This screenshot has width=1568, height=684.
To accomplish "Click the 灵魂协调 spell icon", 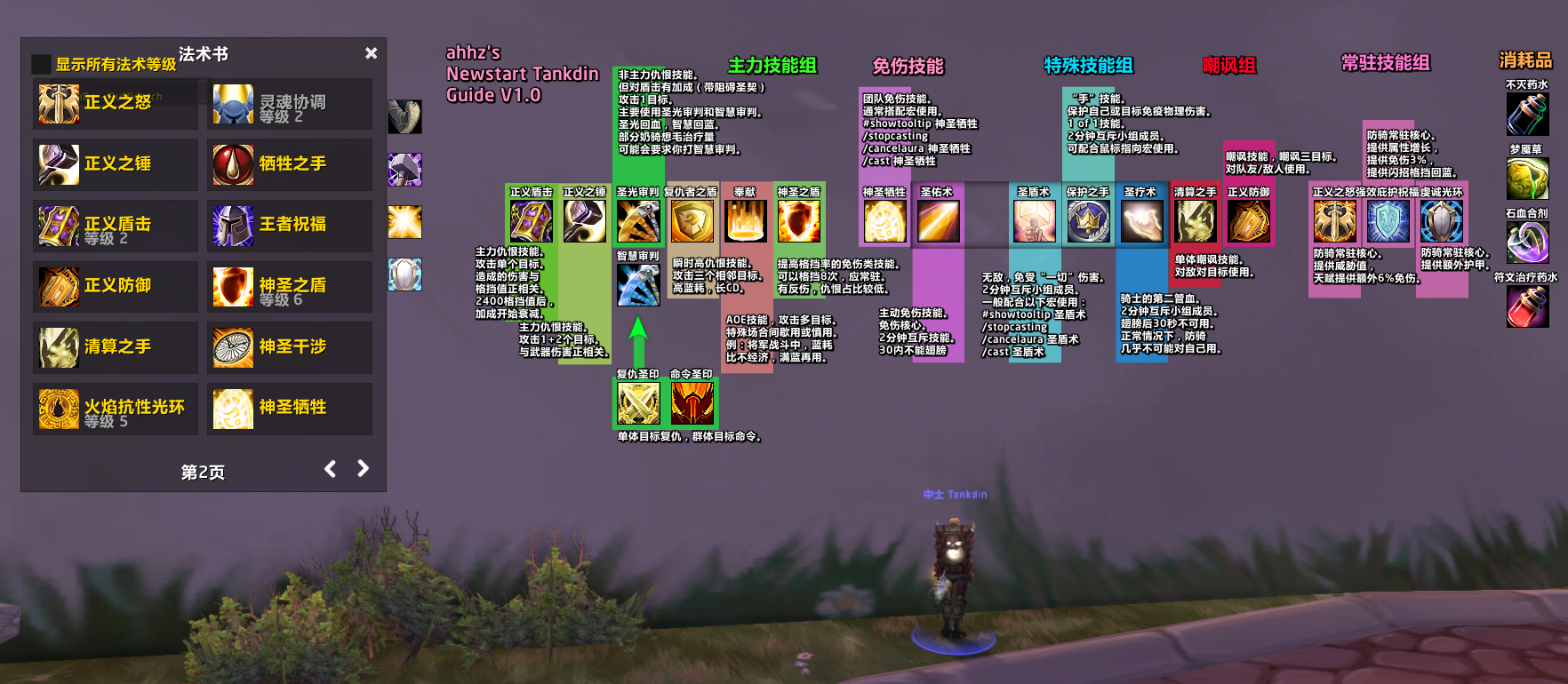I will pyautogui.click(x=233, y=104).
